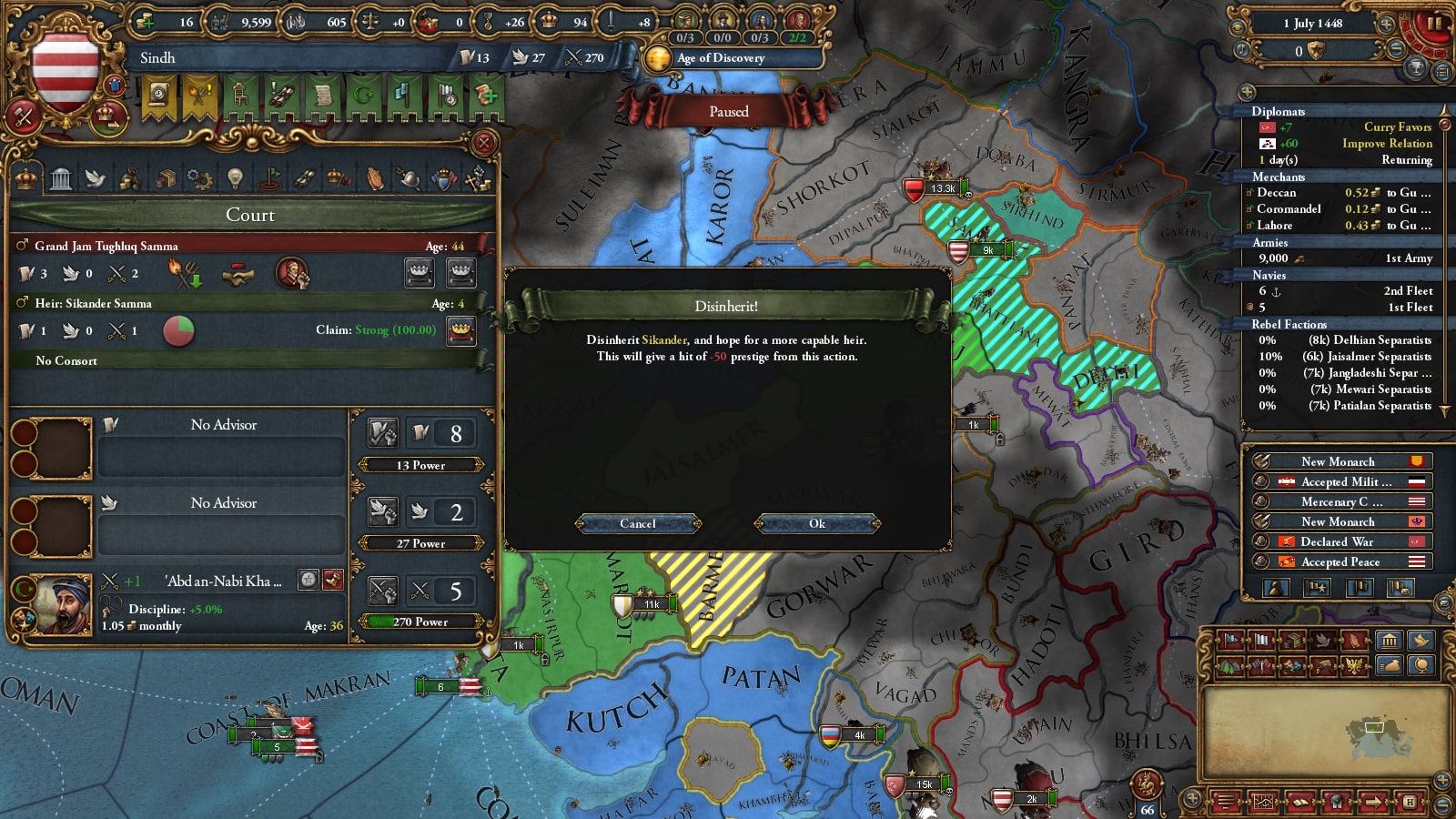Select the Improve Relation diplomat entry

point(1345,144)
